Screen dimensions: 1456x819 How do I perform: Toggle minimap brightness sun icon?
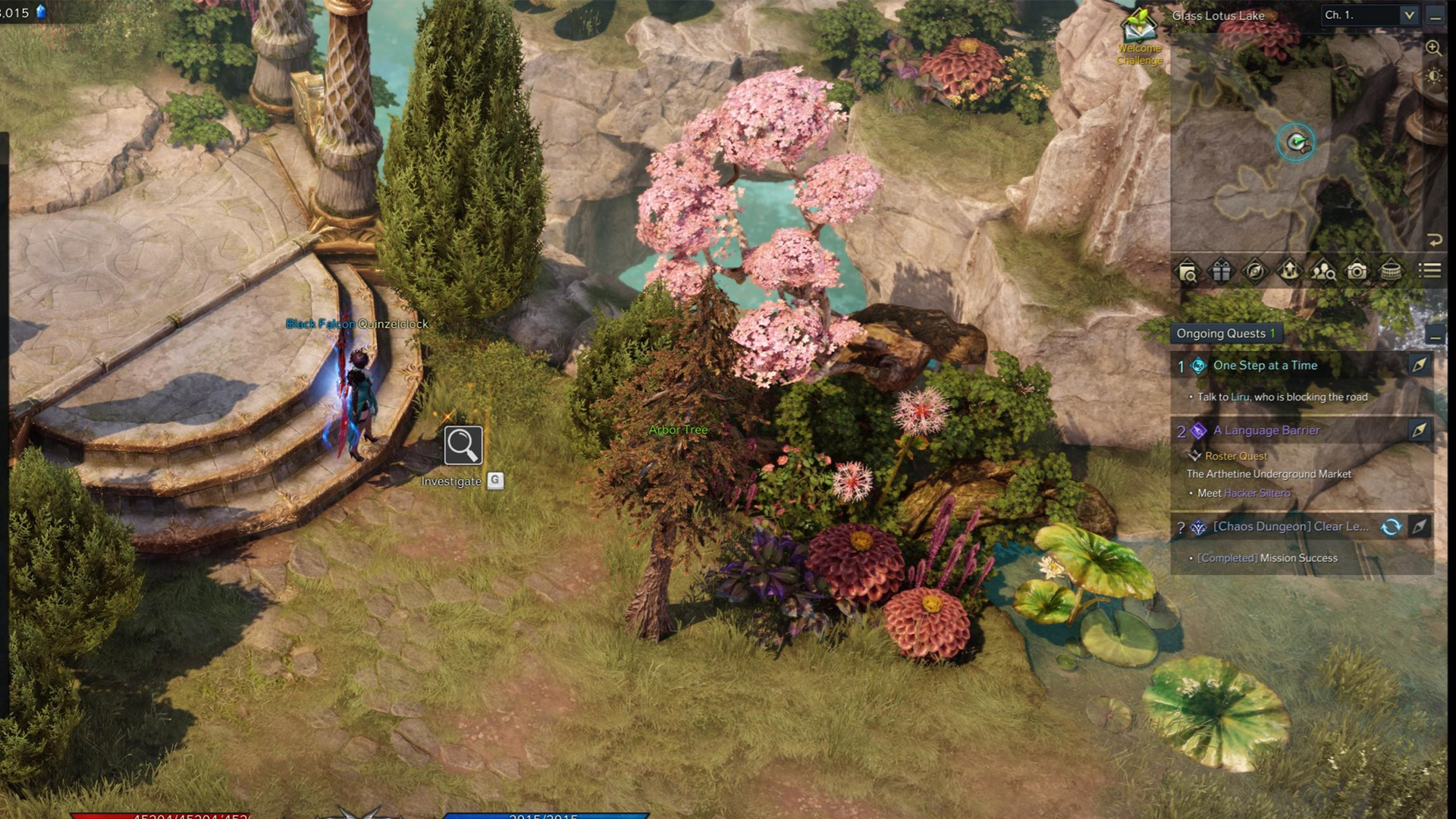(x=1433, y=77)
